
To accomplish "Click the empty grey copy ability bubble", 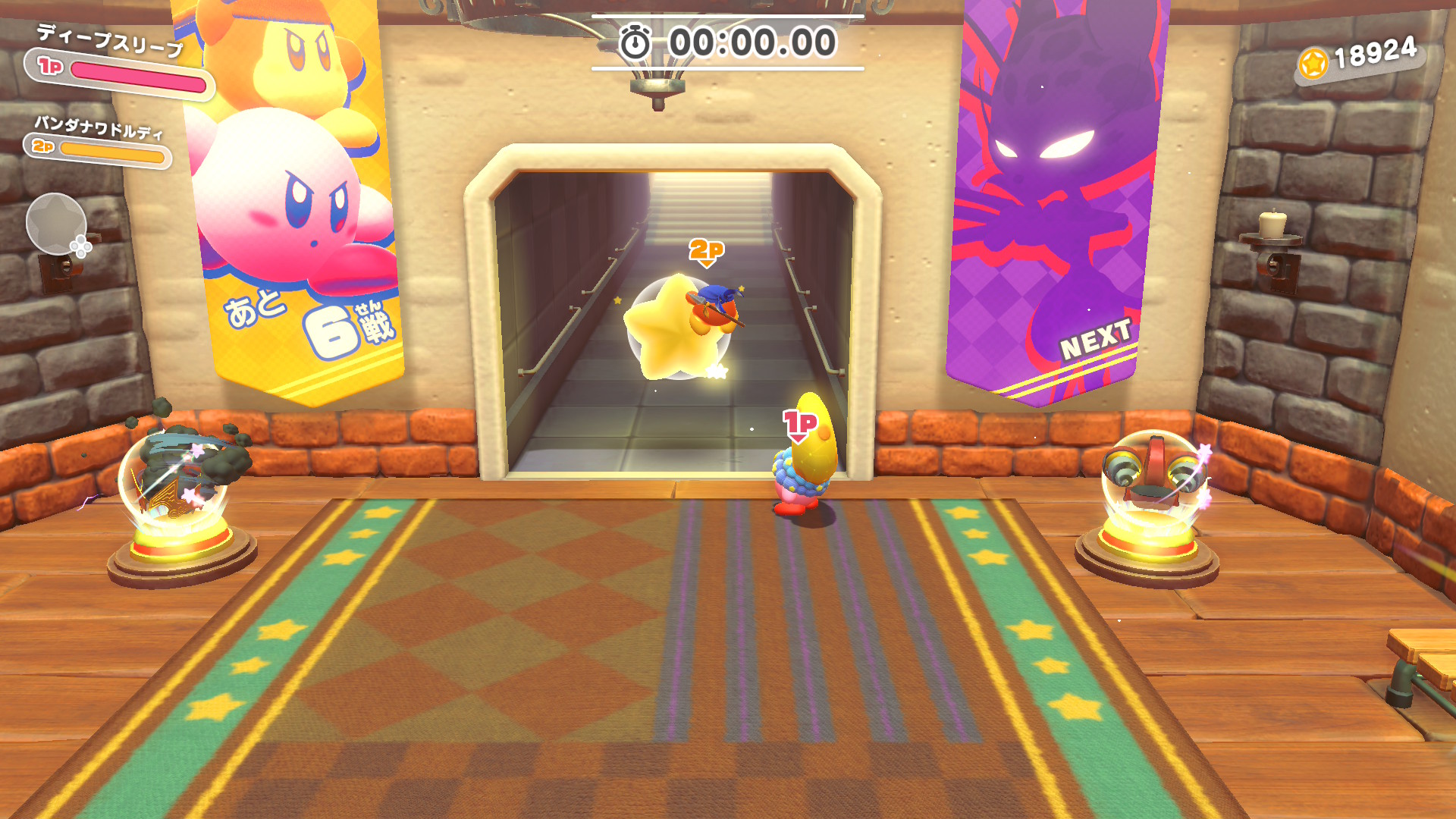I will pos(56,224).
